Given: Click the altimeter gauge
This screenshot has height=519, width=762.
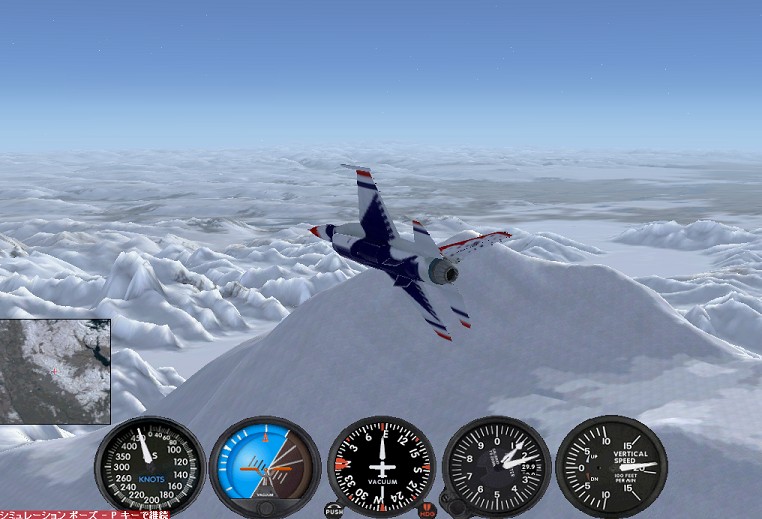Looking at the screenshot, I should (x=497, y=466).
